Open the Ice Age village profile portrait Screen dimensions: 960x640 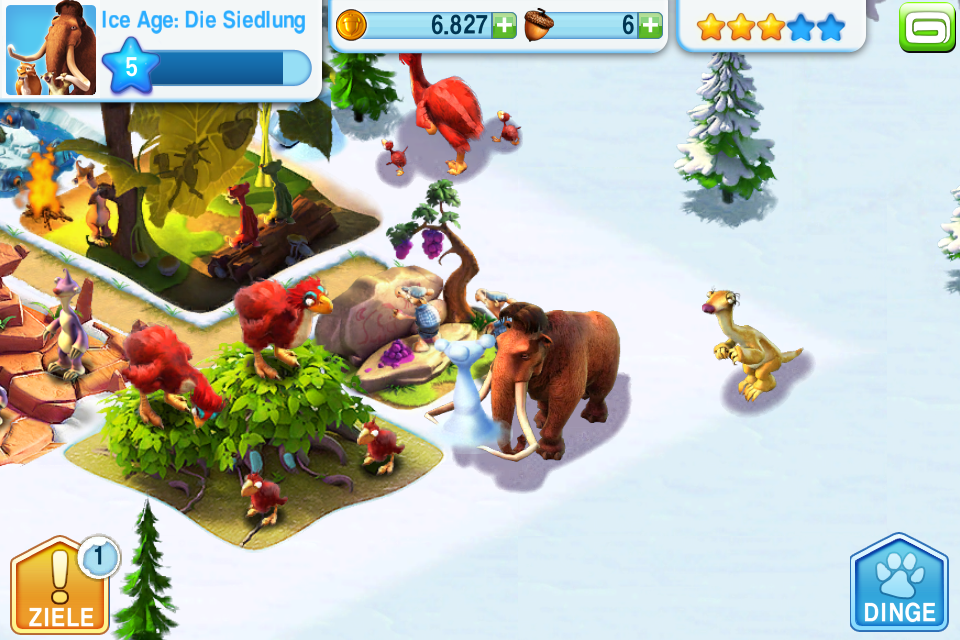tap(49, 50)
